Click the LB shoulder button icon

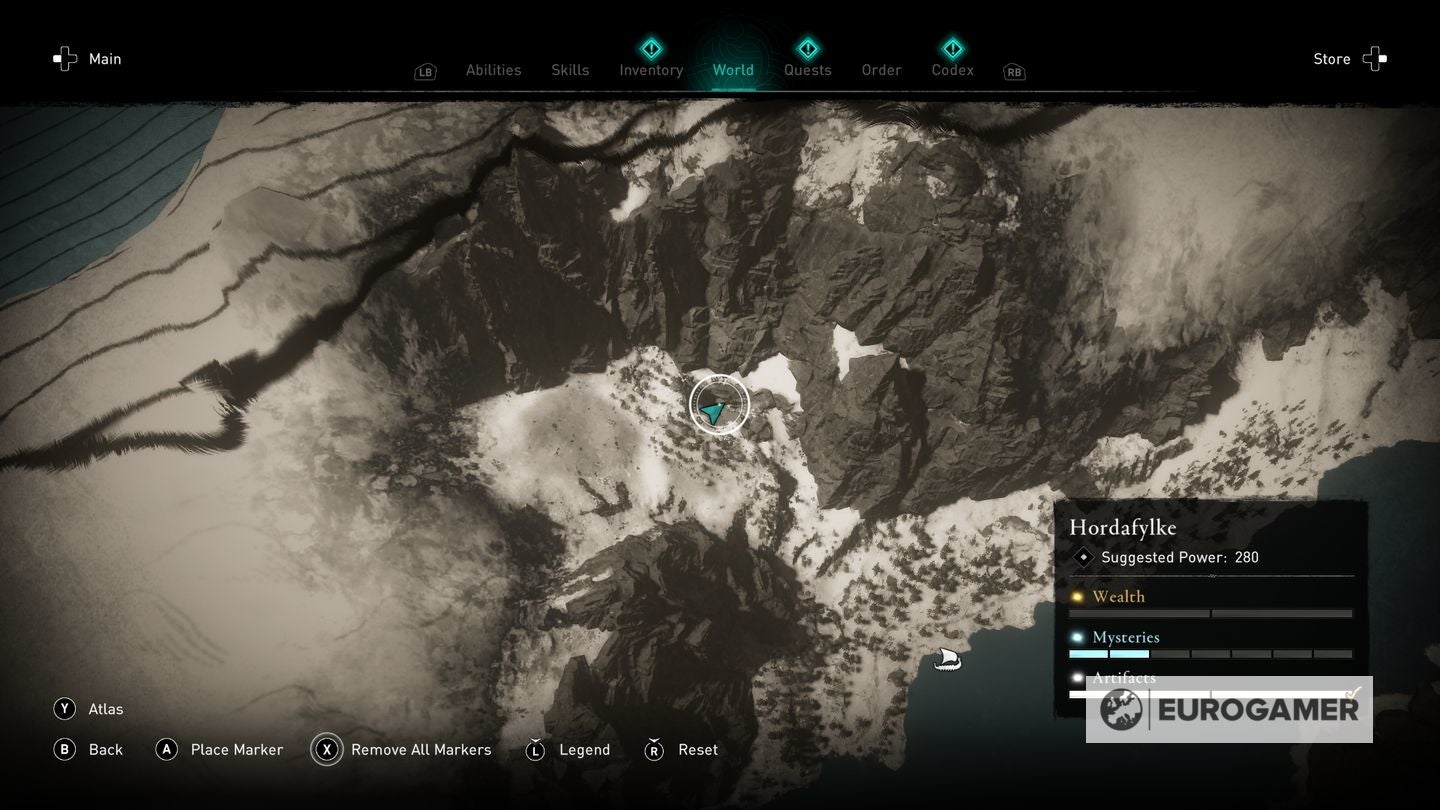[x=425, y=72]
